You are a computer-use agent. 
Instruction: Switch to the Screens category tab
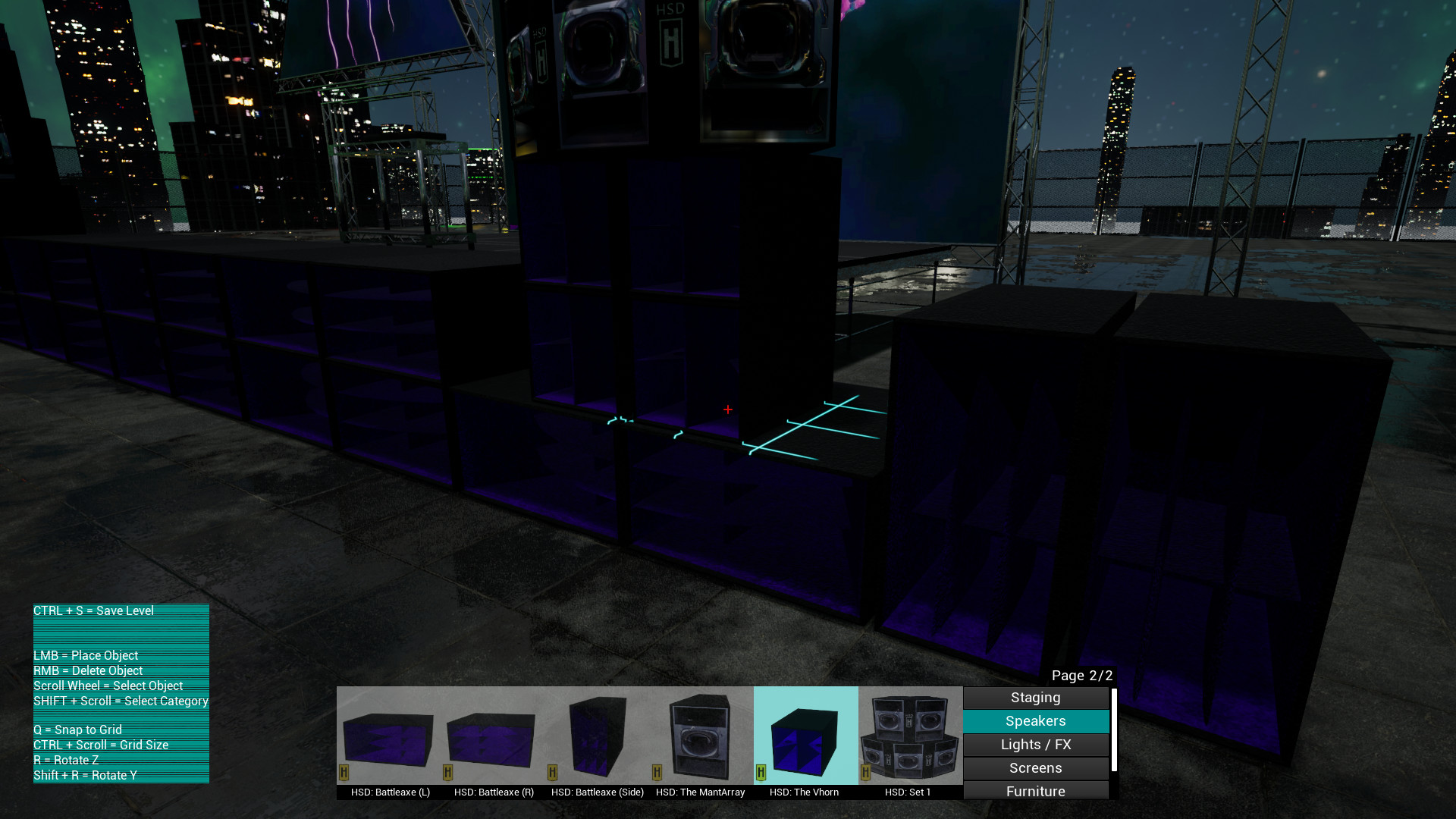pyautogui.click(x=1035, y=767)
